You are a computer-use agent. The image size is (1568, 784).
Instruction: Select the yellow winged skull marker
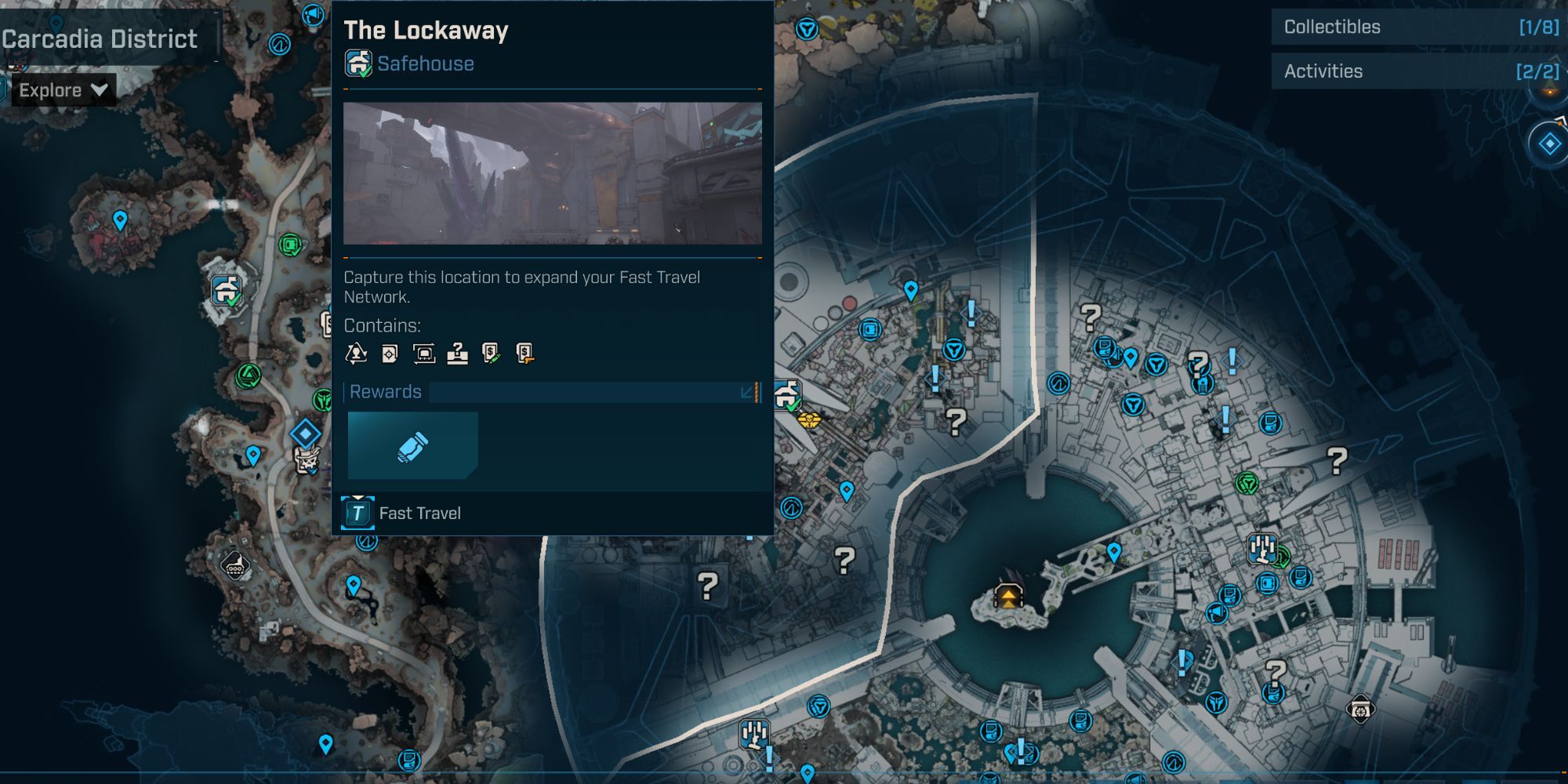pyautogui.click(x=809, y=420)
